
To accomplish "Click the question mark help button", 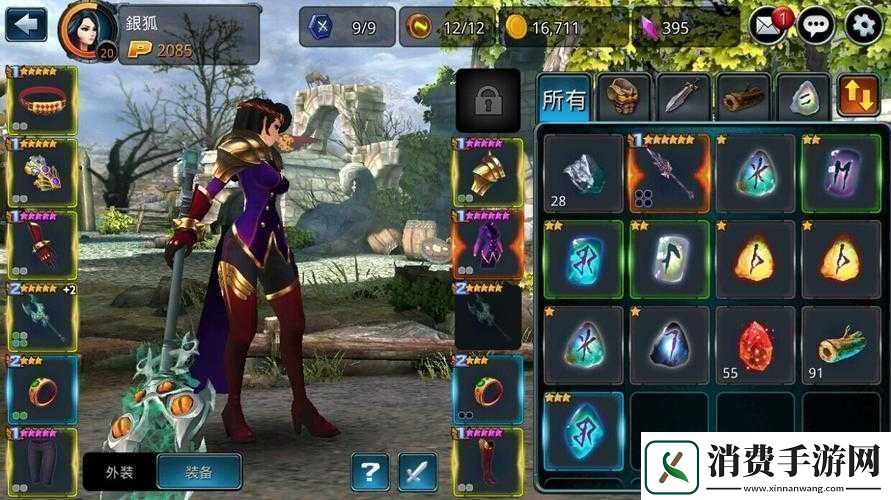I will coord(370,471).
